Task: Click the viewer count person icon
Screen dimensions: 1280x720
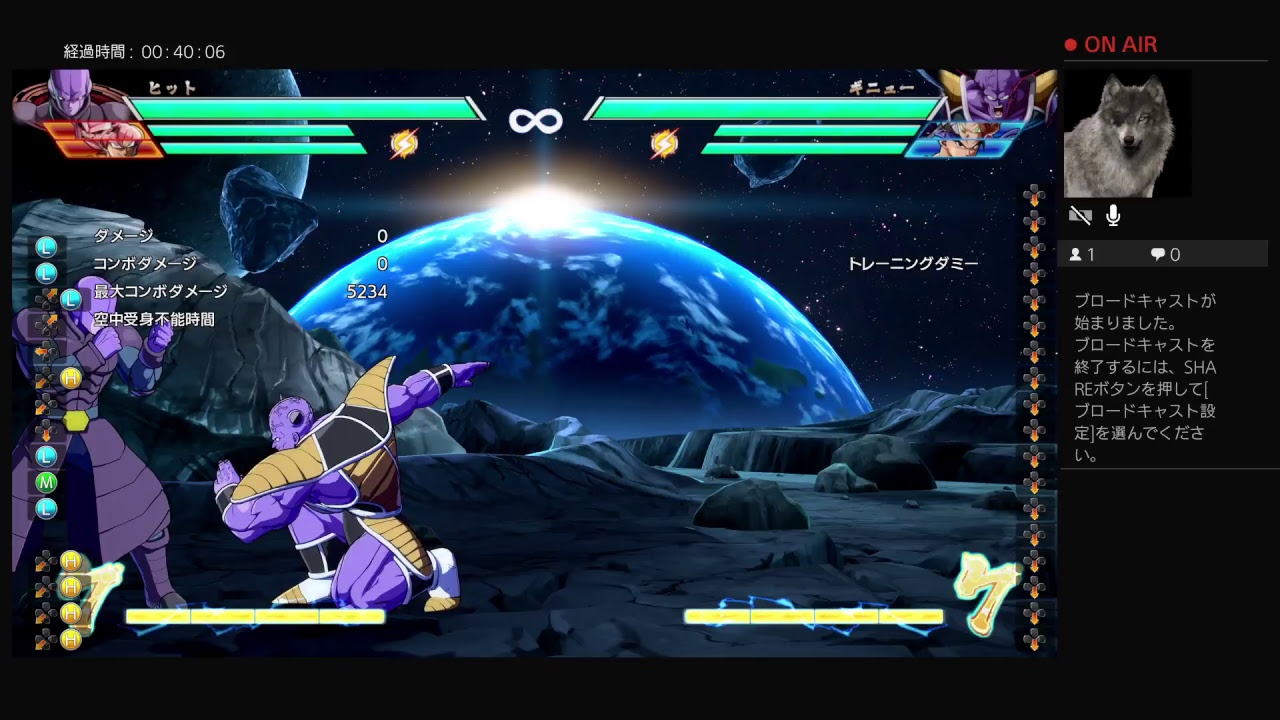Action: [x=1077, y=253]
